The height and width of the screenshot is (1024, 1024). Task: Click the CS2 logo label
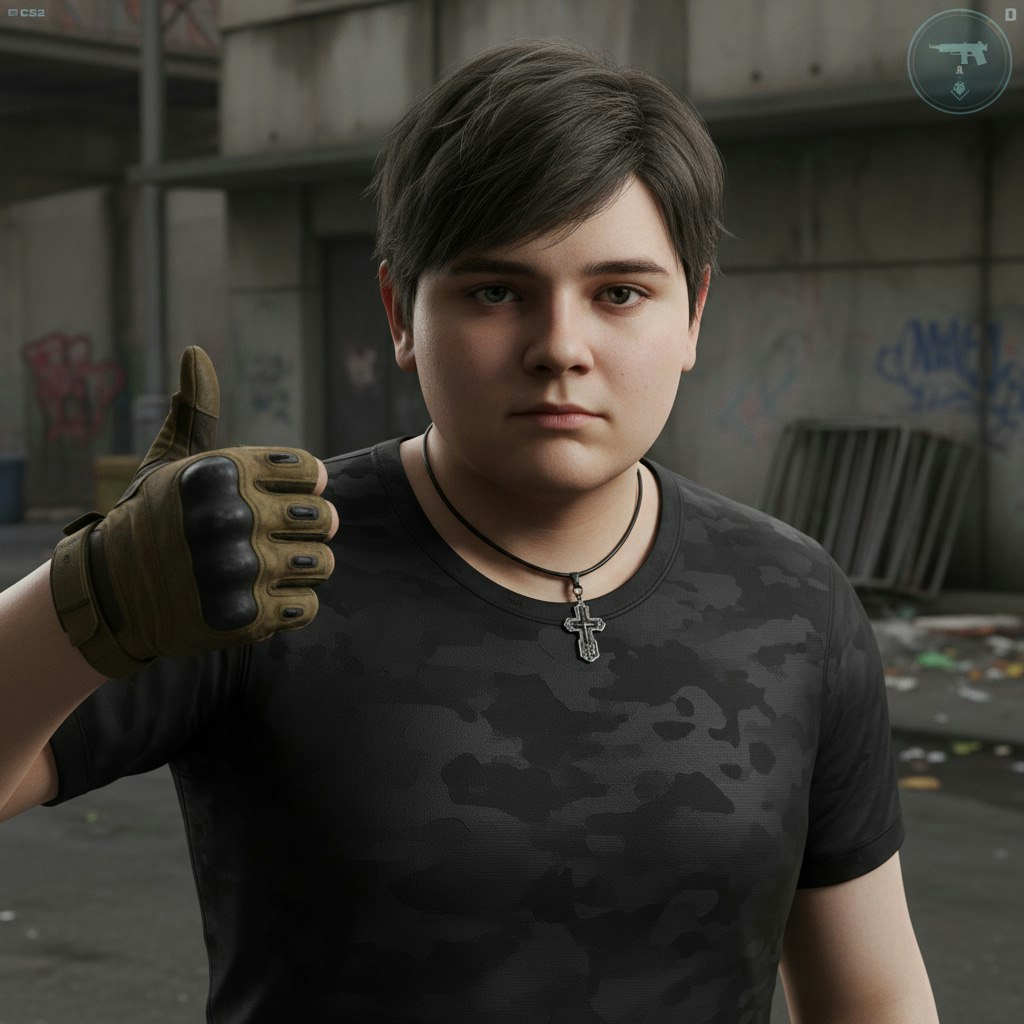[x=26, y=13]
